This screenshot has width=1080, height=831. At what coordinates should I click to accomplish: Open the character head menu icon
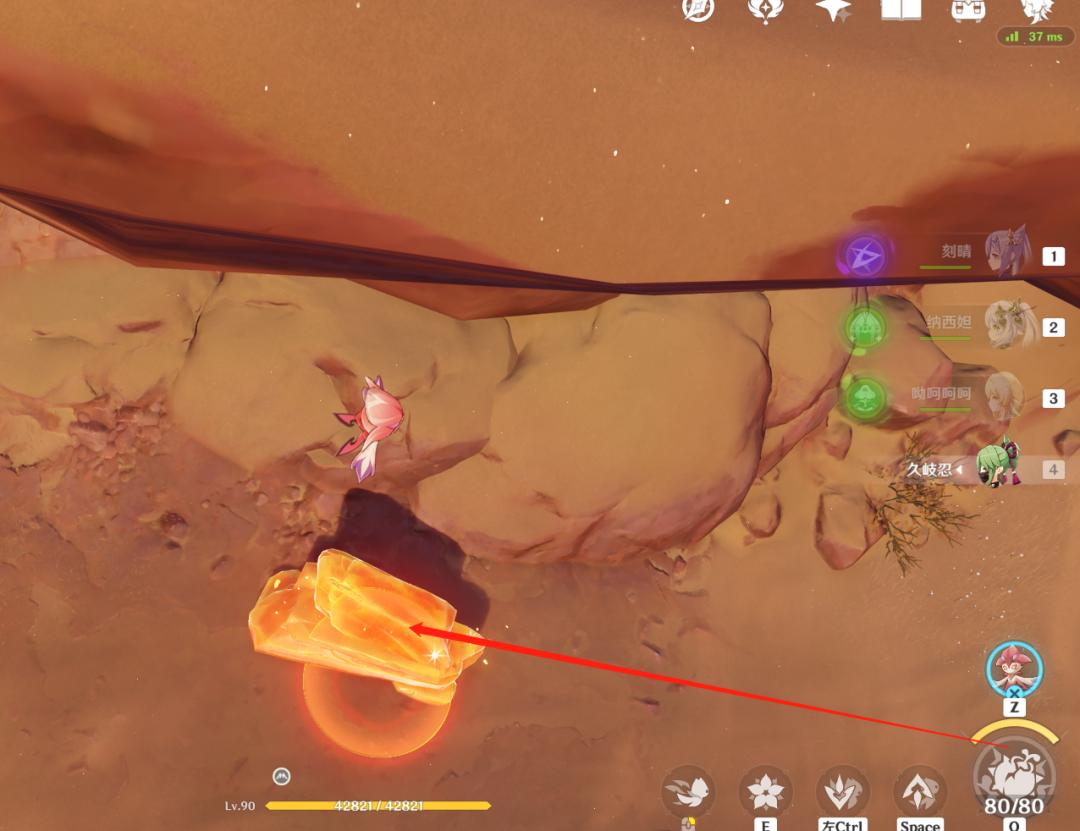pyautogui.click(x=1037, y=9)
